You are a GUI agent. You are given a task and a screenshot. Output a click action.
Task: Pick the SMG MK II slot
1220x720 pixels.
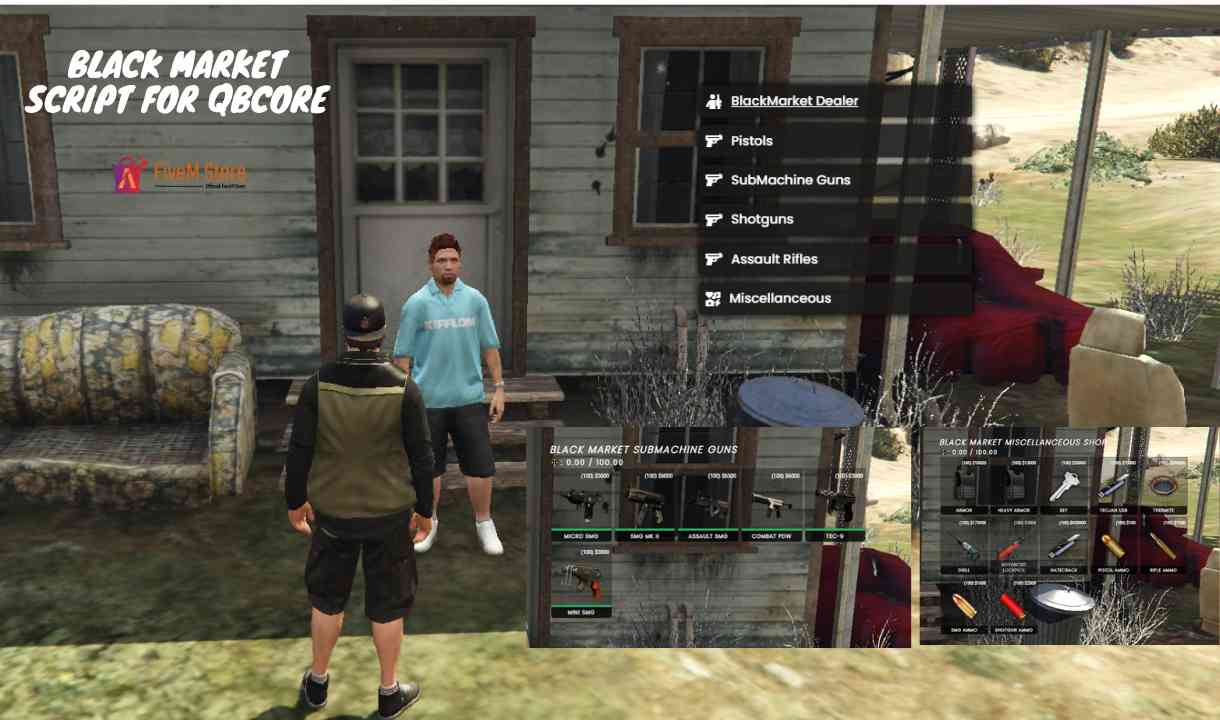[645, 505]
